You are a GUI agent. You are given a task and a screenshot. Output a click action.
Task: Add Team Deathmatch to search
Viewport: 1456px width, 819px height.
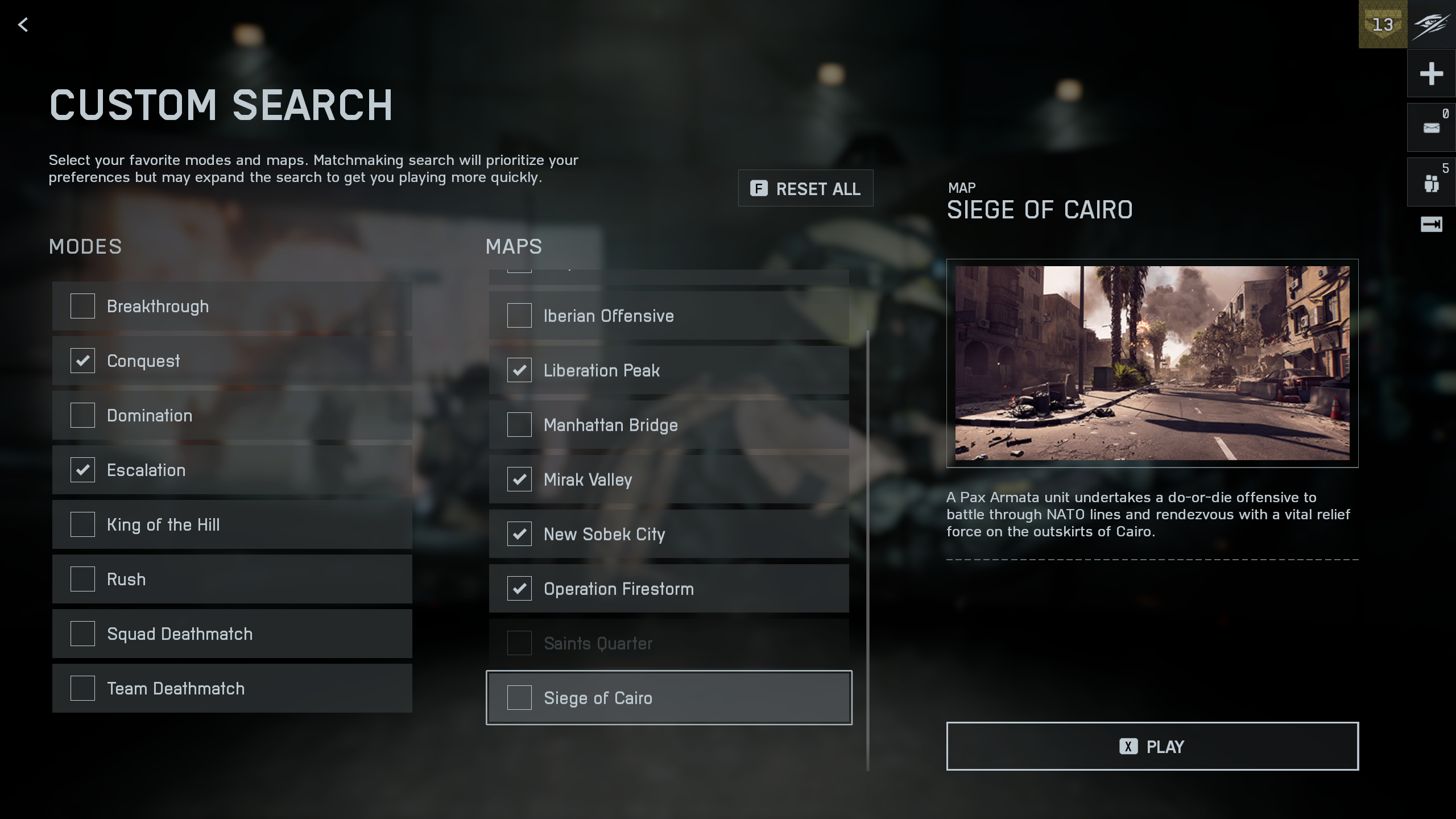pyautogui.click(x=82, y=688)
